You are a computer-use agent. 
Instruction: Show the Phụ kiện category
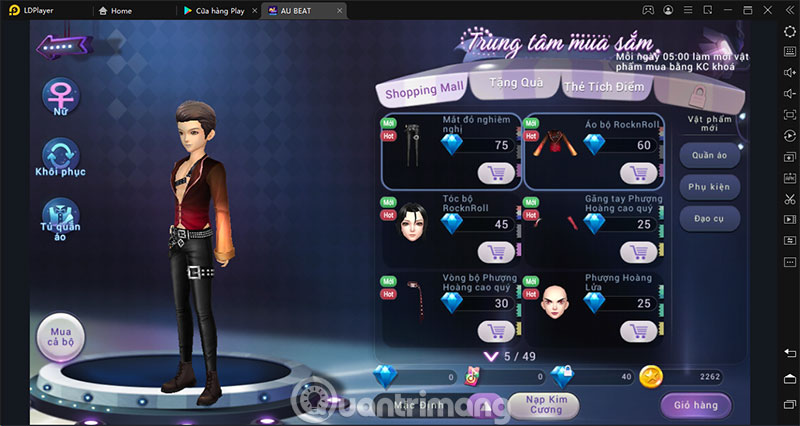[x=709, y=187]
